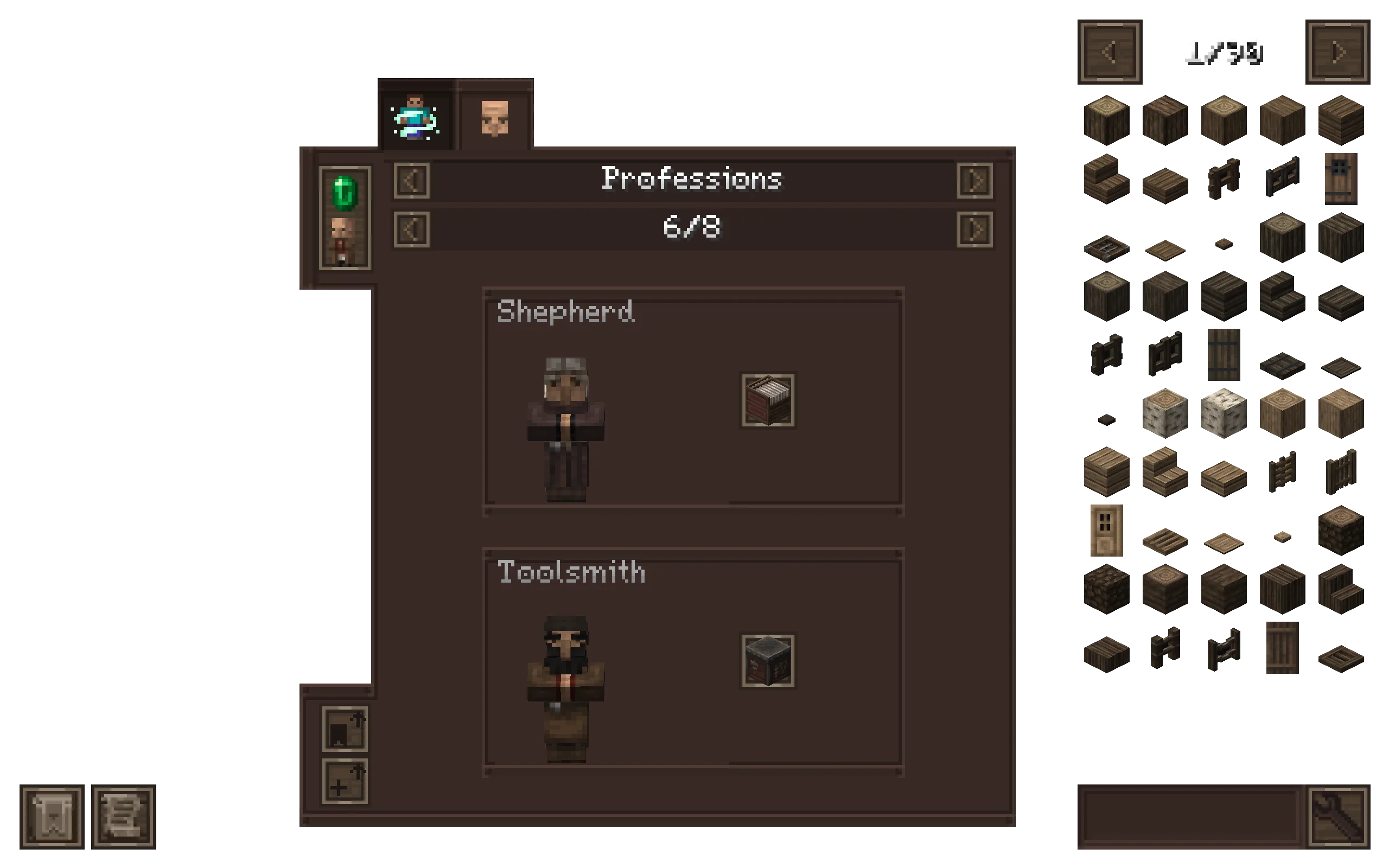Select a birch log block from the inventory grid

tap(1164, 414)
